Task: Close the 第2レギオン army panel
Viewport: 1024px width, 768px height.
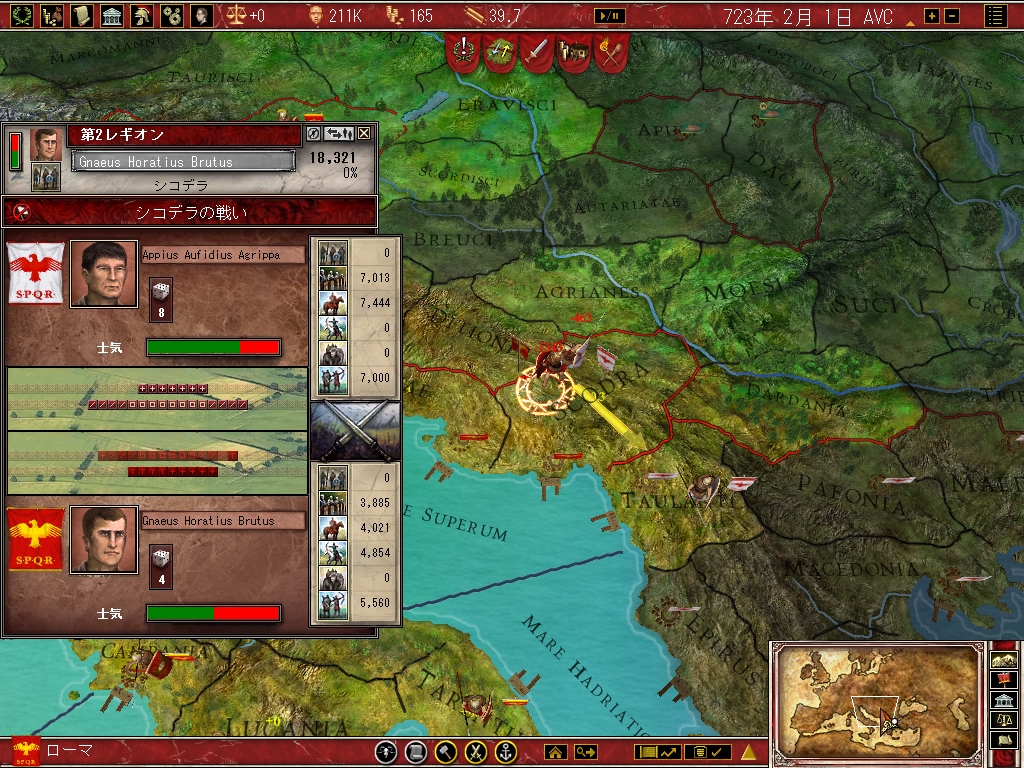Action: pos(364,133)
